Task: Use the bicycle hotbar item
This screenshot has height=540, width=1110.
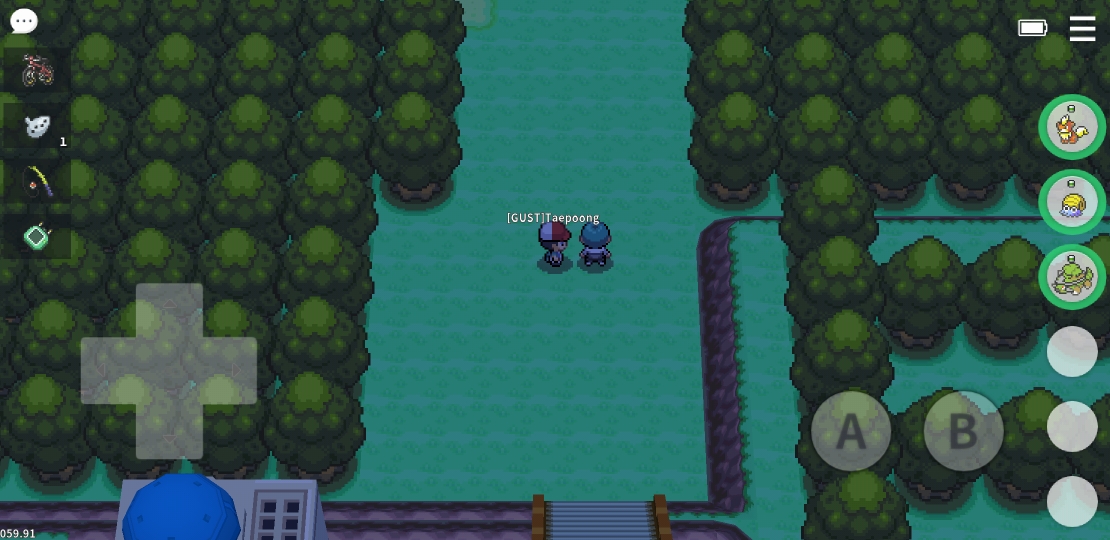Action: (37, 70)
